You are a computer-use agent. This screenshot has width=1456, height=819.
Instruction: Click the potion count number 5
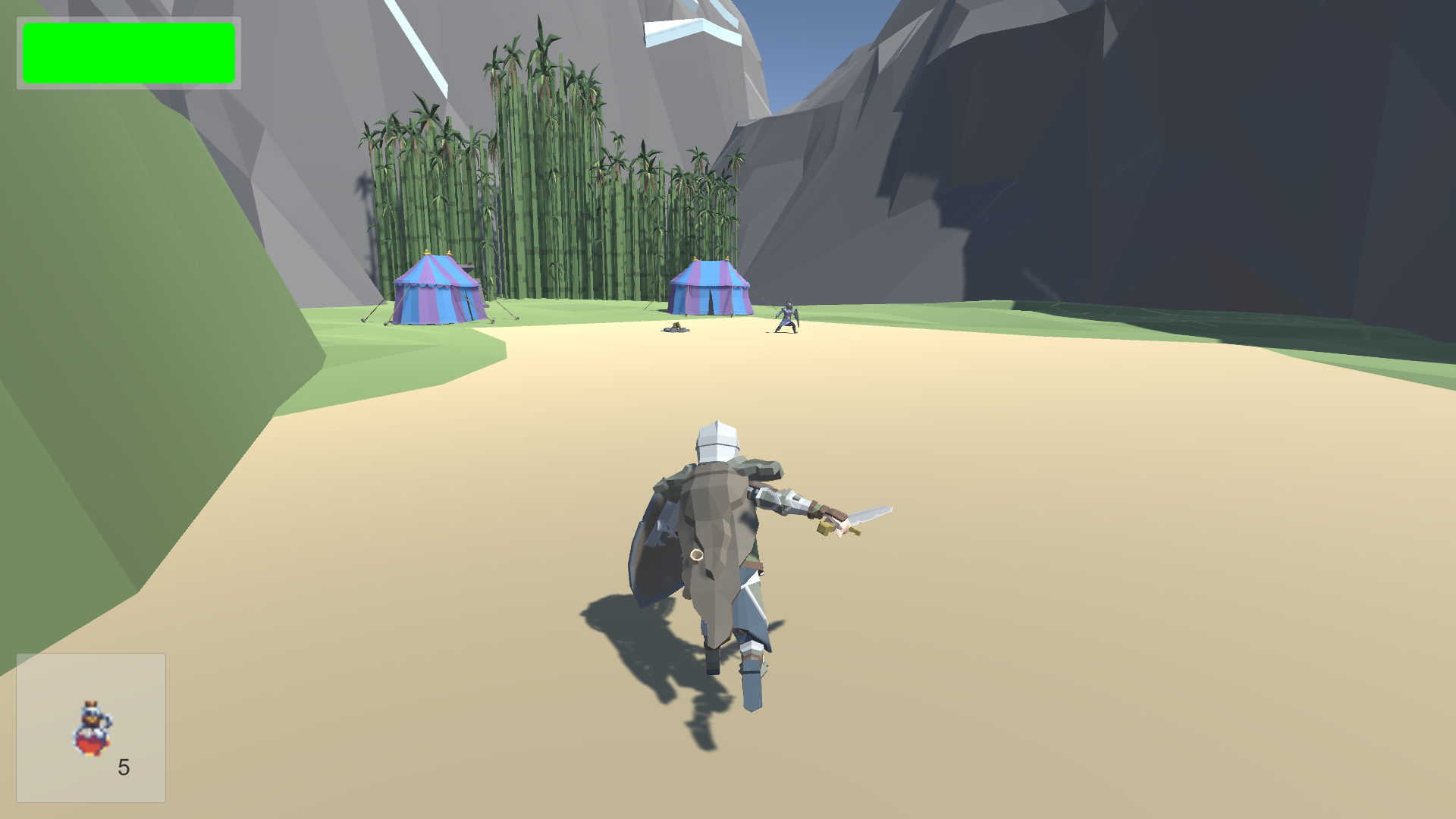point(124,768)
